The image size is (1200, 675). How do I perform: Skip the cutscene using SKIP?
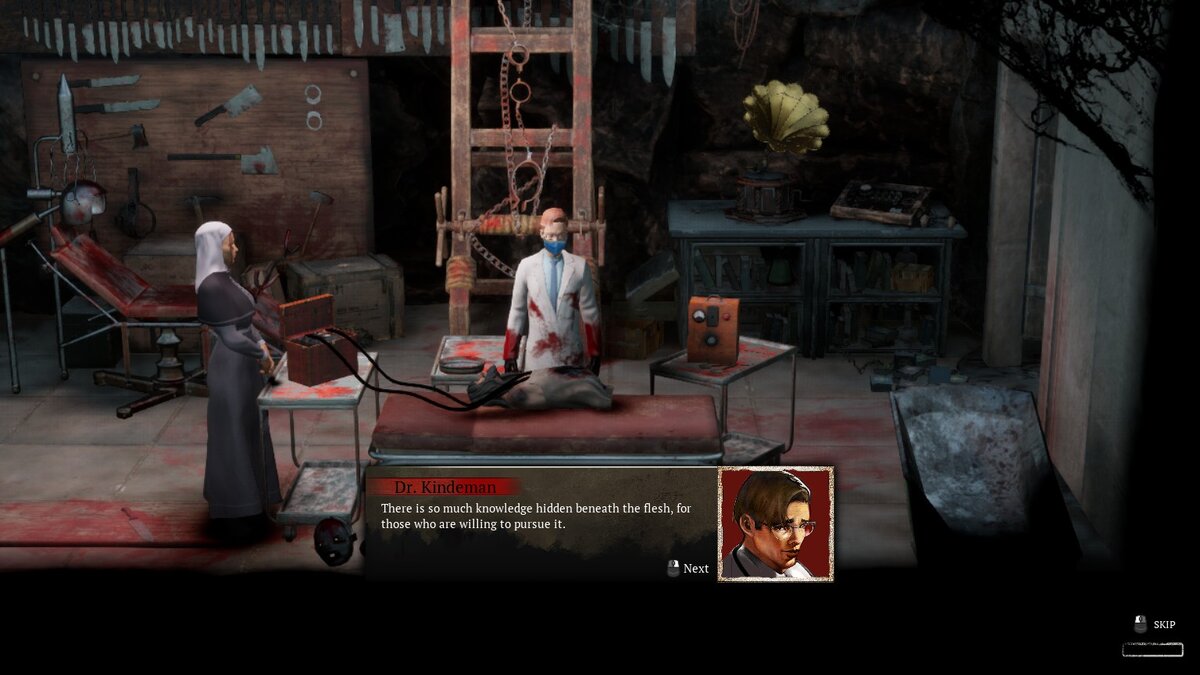tap(1155, 625)
